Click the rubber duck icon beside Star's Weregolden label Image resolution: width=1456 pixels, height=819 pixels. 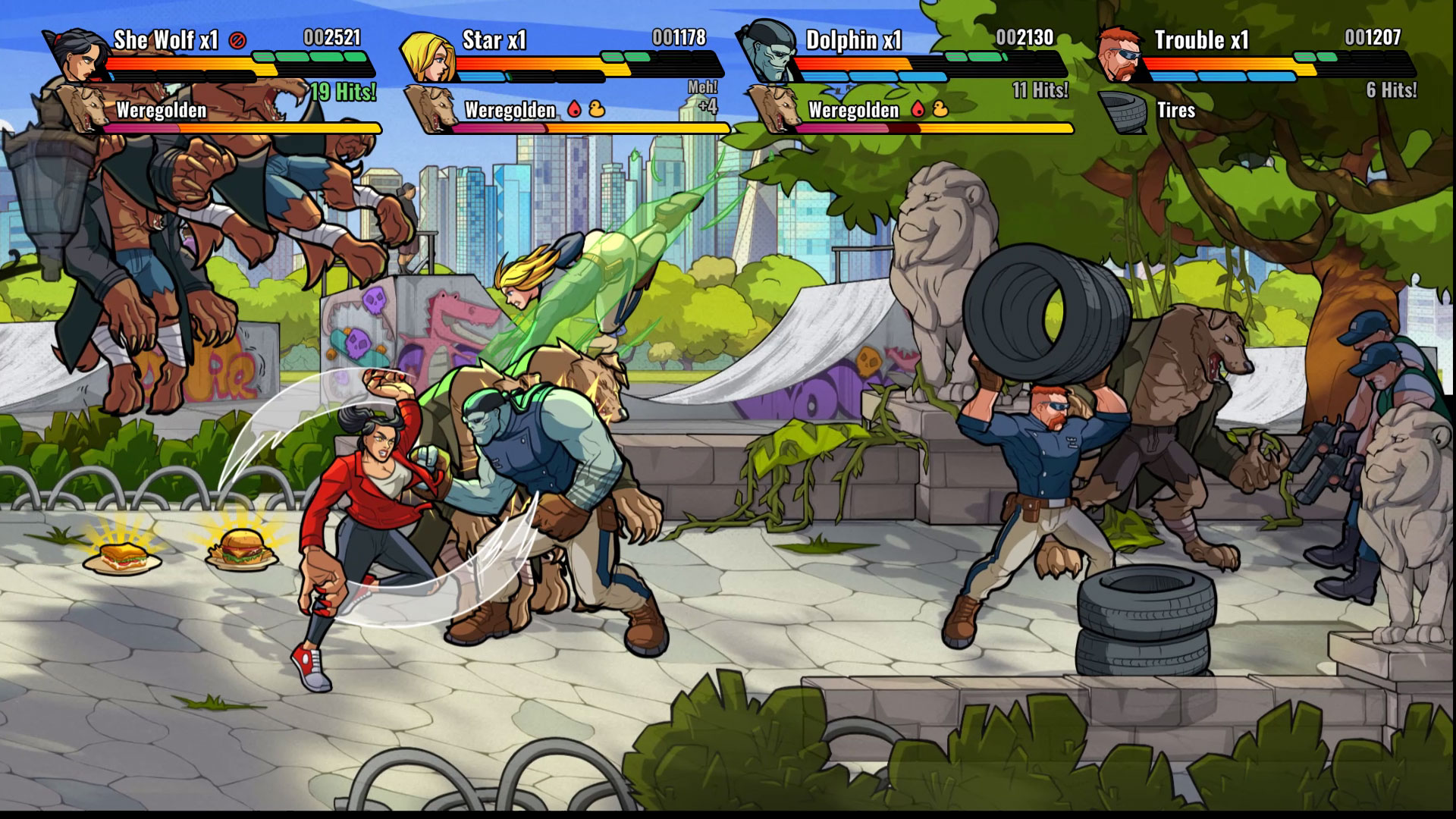click(x=596, y=109)
